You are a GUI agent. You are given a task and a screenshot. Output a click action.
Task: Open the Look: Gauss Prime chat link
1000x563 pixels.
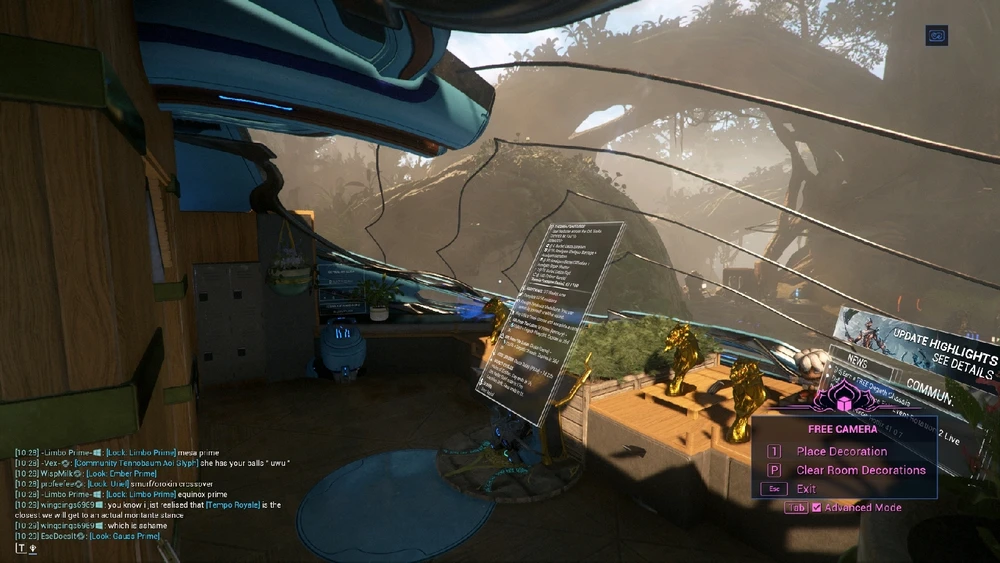(x=126, y=537)
